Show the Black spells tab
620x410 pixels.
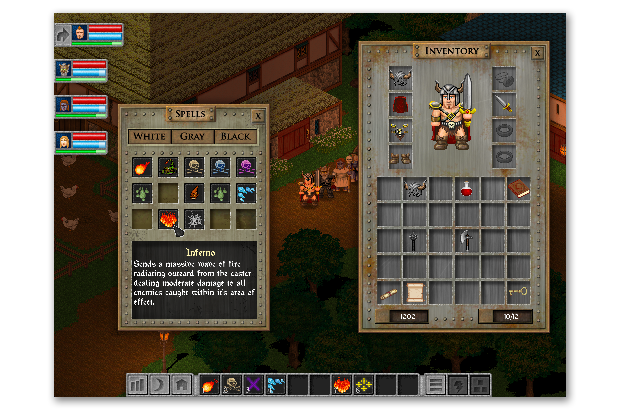click(x=237, y=136)
